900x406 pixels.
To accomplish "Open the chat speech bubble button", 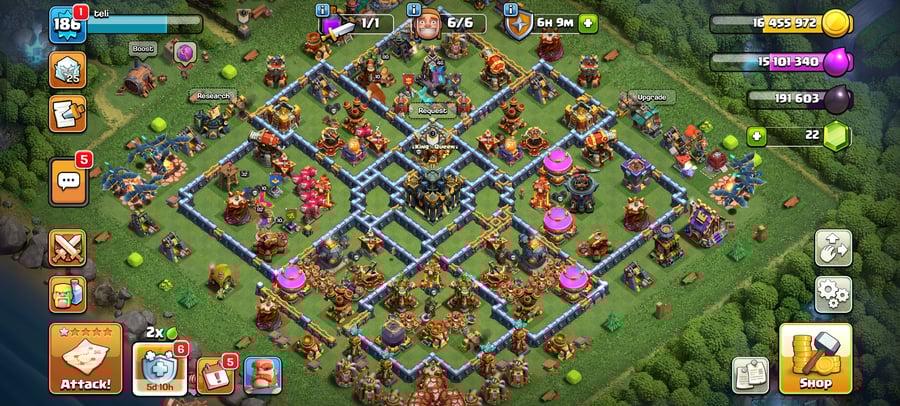I will point(68,181).
